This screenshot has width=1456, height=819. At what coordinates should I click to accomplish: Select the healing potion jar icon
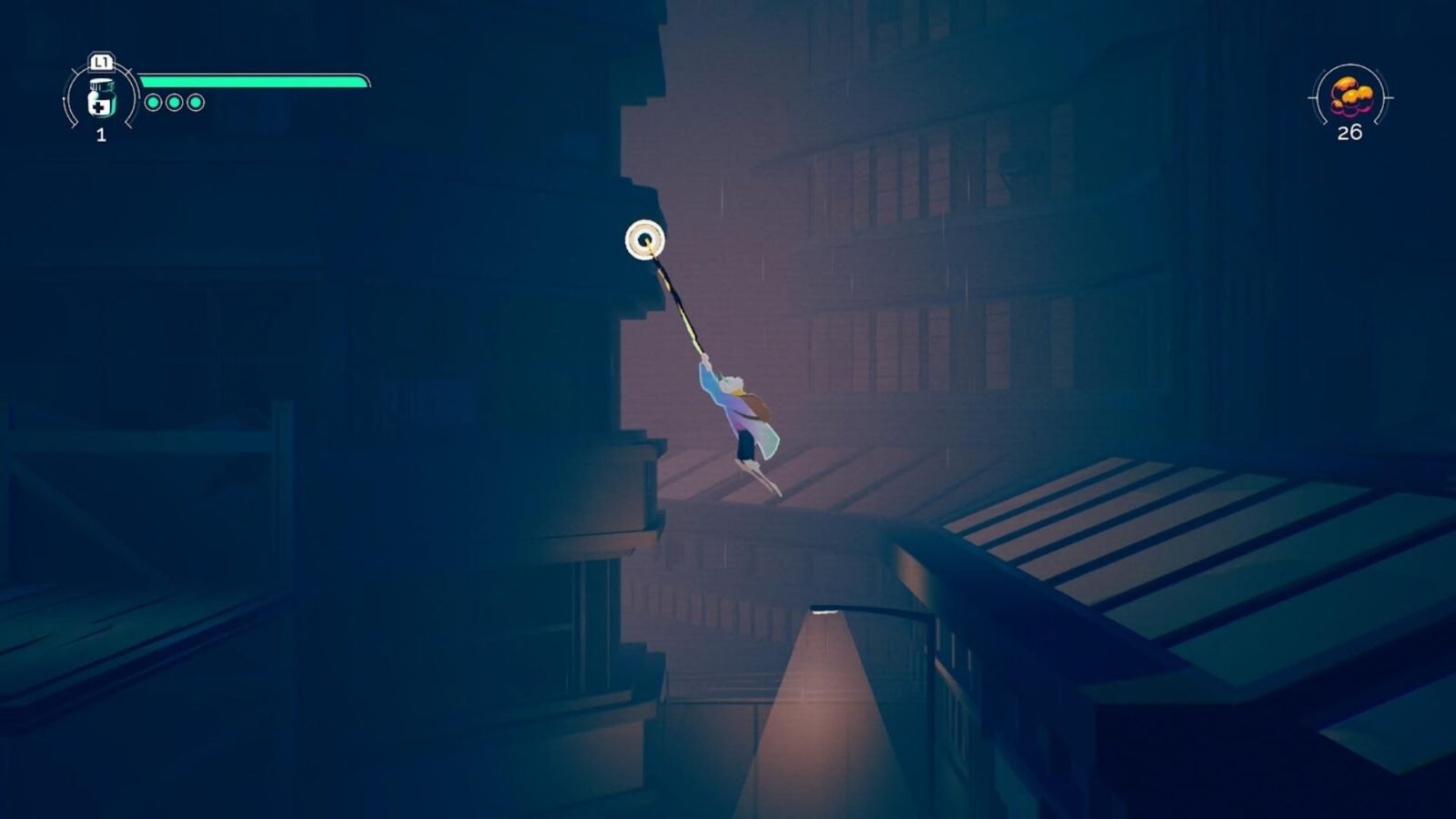click(101, 98)
